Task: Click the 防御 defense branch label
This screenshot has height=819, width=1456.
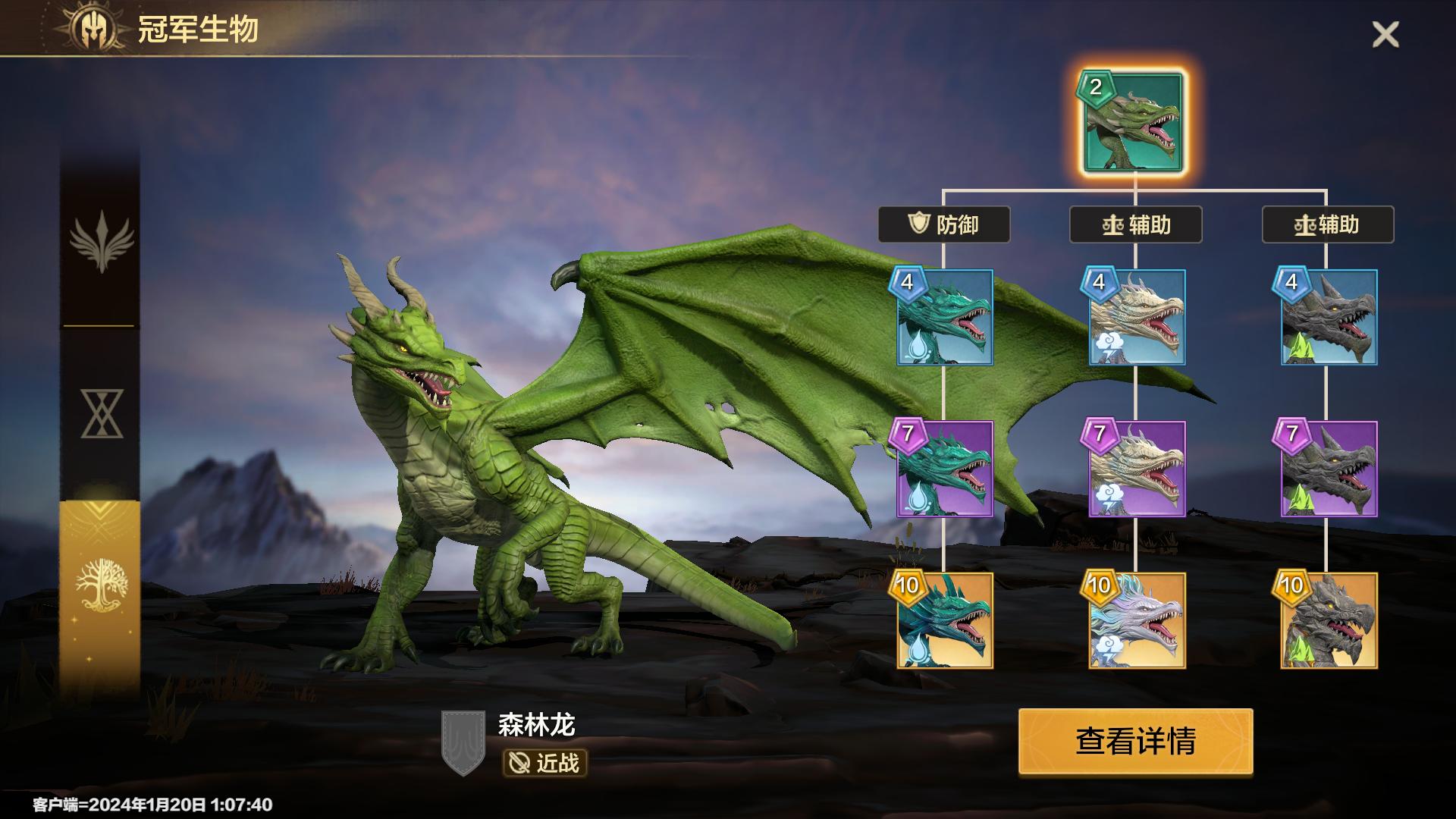Action: (x=944, y=224)
